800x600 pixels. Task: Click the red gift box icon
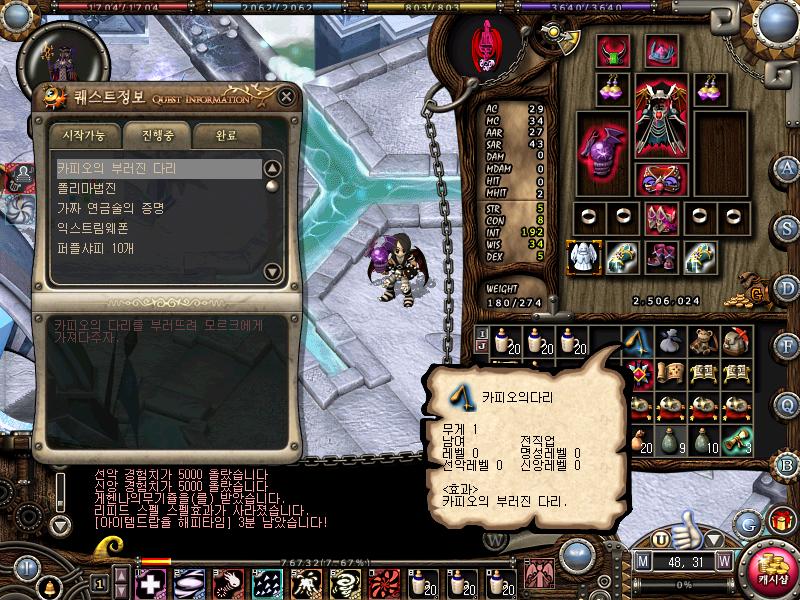pos(780,521)
